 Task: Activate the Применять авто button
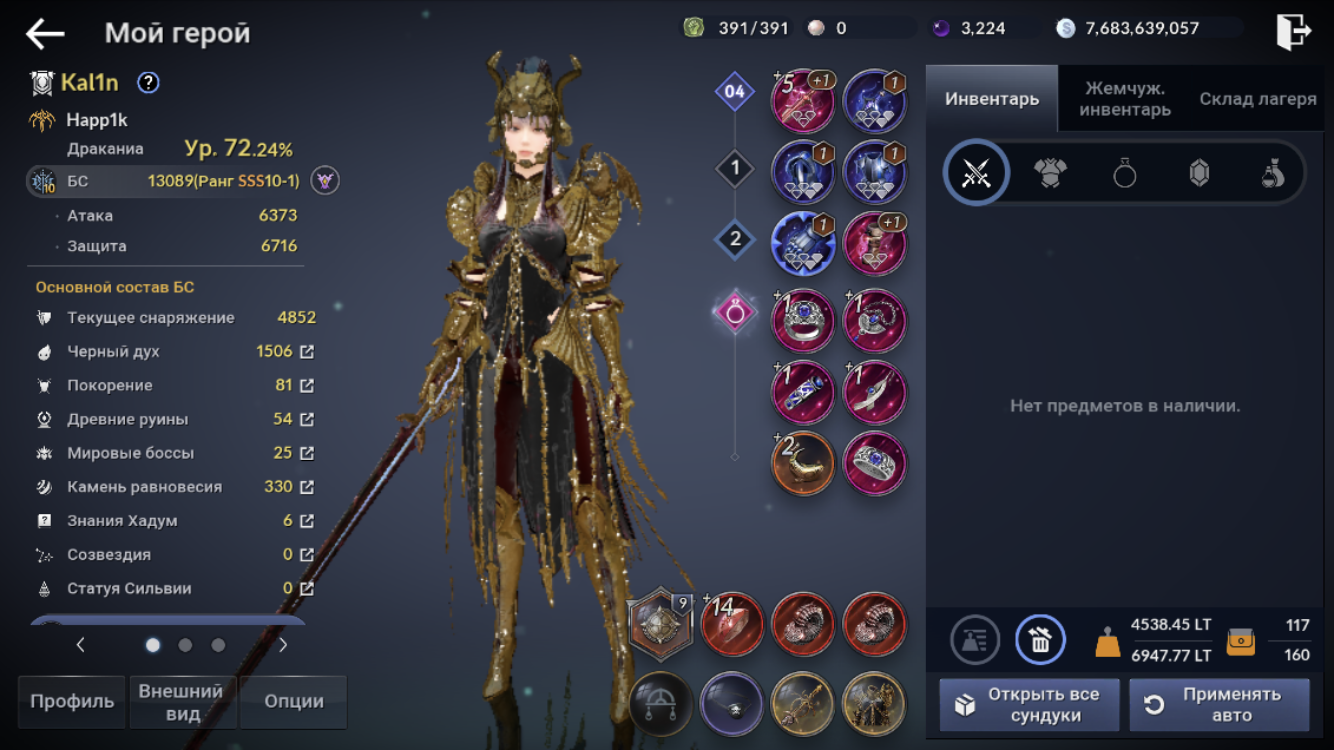point(1219,704)
